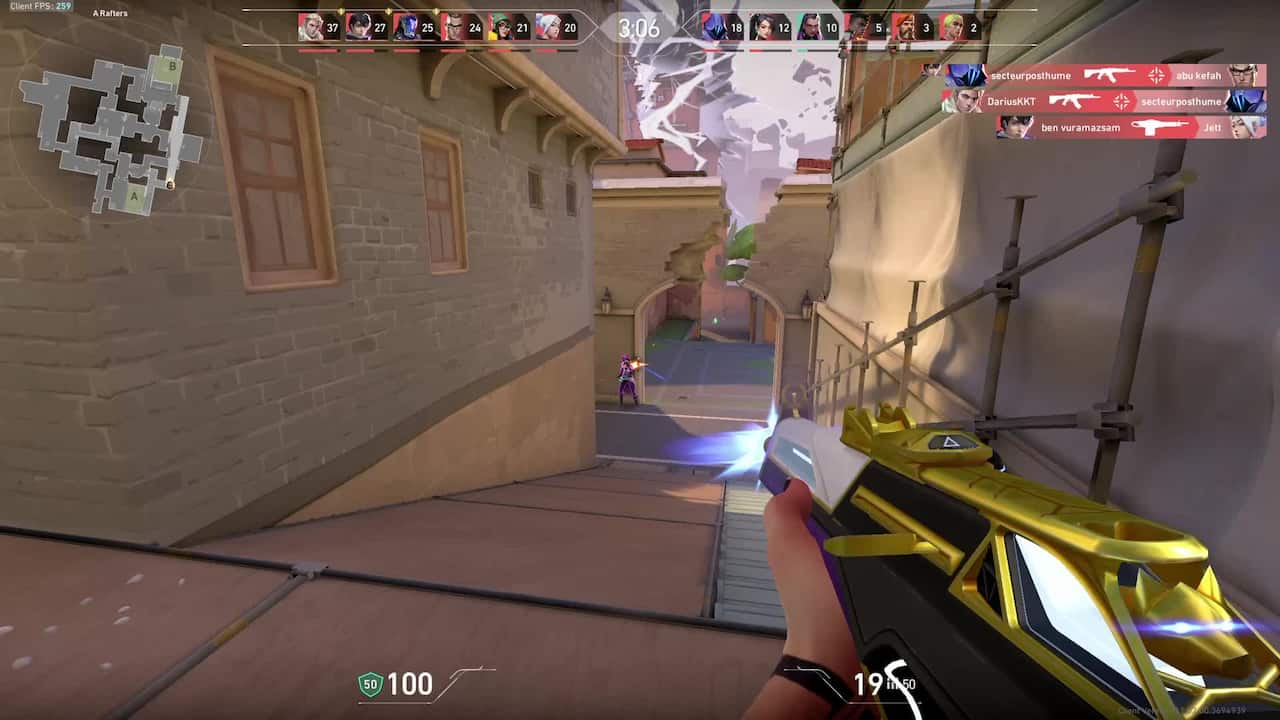Viewport: 1280px width, 720px height.
Task: Select the player portrait with score 12
Action: click(762, 27)
